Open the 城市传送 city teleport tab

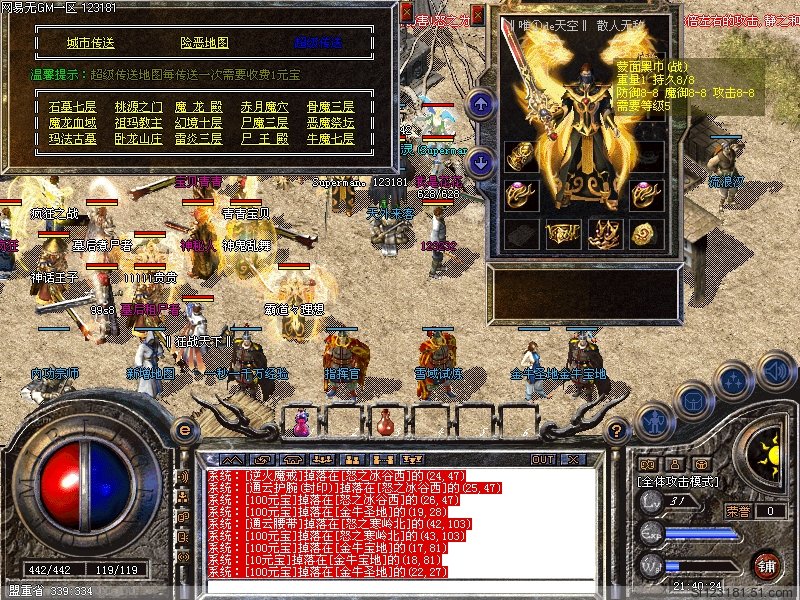coord(91,43)
